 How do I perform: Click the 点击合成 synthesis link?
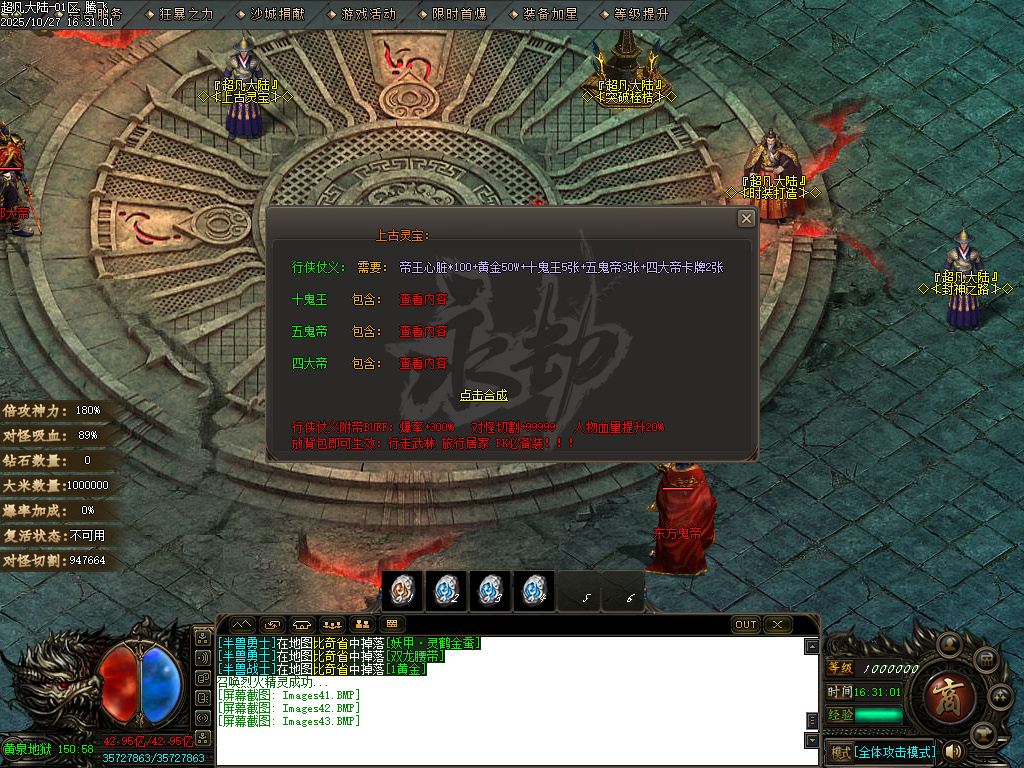(483, 395)
